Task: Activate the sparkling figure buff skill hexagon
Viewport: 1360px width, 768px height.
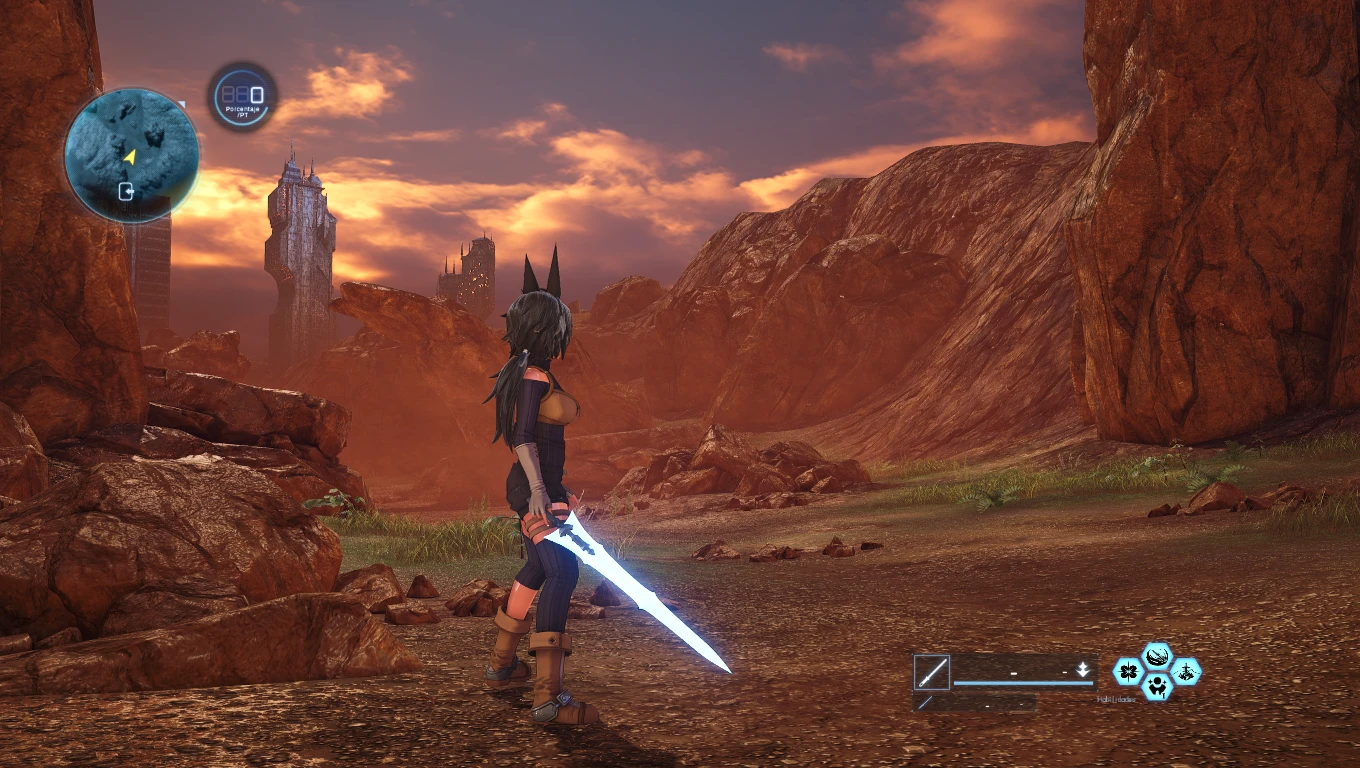Action: (1158, 686)
